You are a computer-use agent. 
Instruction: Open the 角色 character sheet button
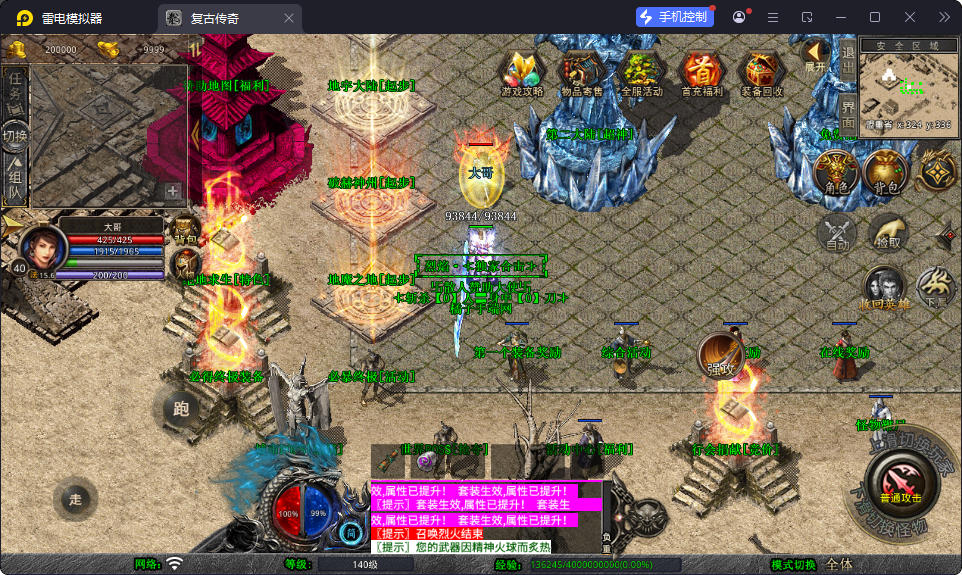click(834, 173)
